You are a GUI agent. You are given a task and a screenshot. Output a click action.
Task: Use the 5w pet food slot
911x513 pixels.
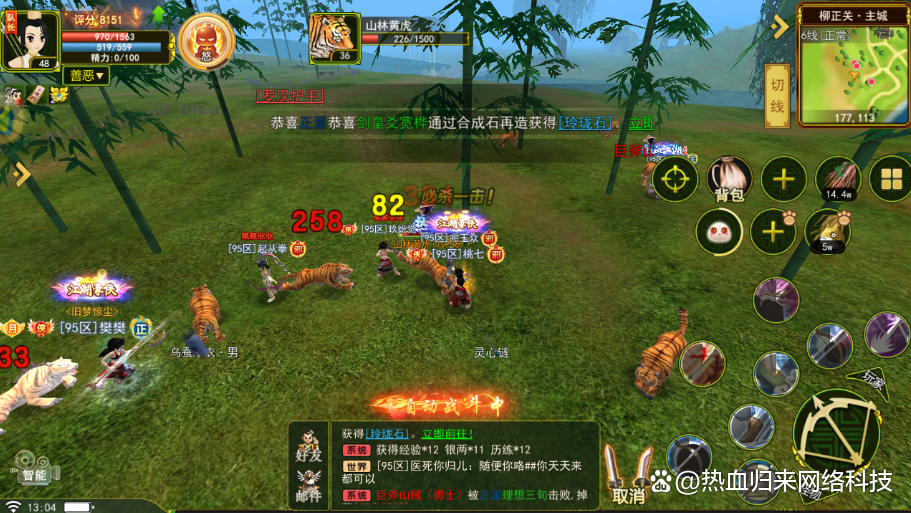[827, 230]
